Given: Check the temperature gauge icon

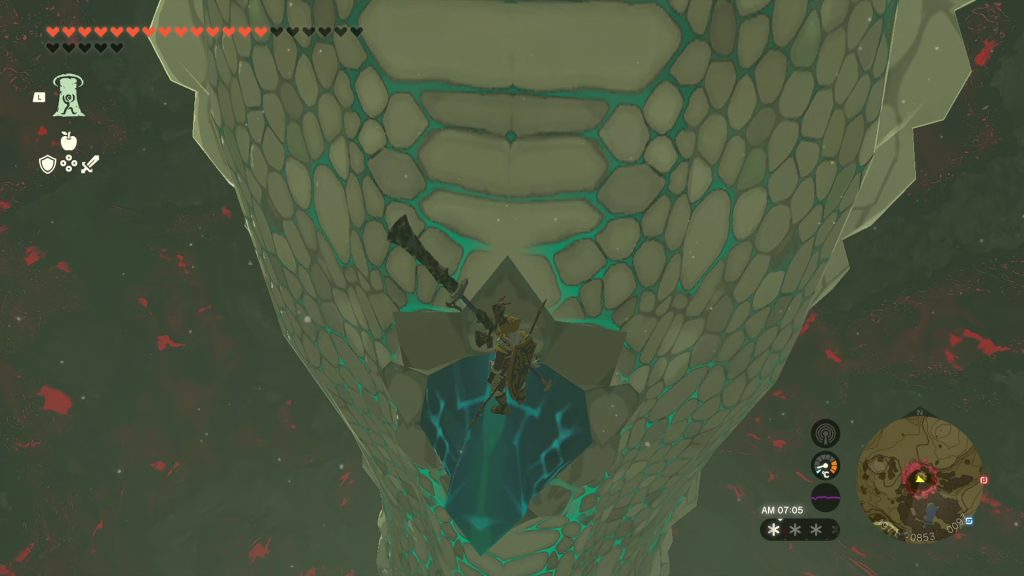Looking at the screenshot, I should coord(825,465).
